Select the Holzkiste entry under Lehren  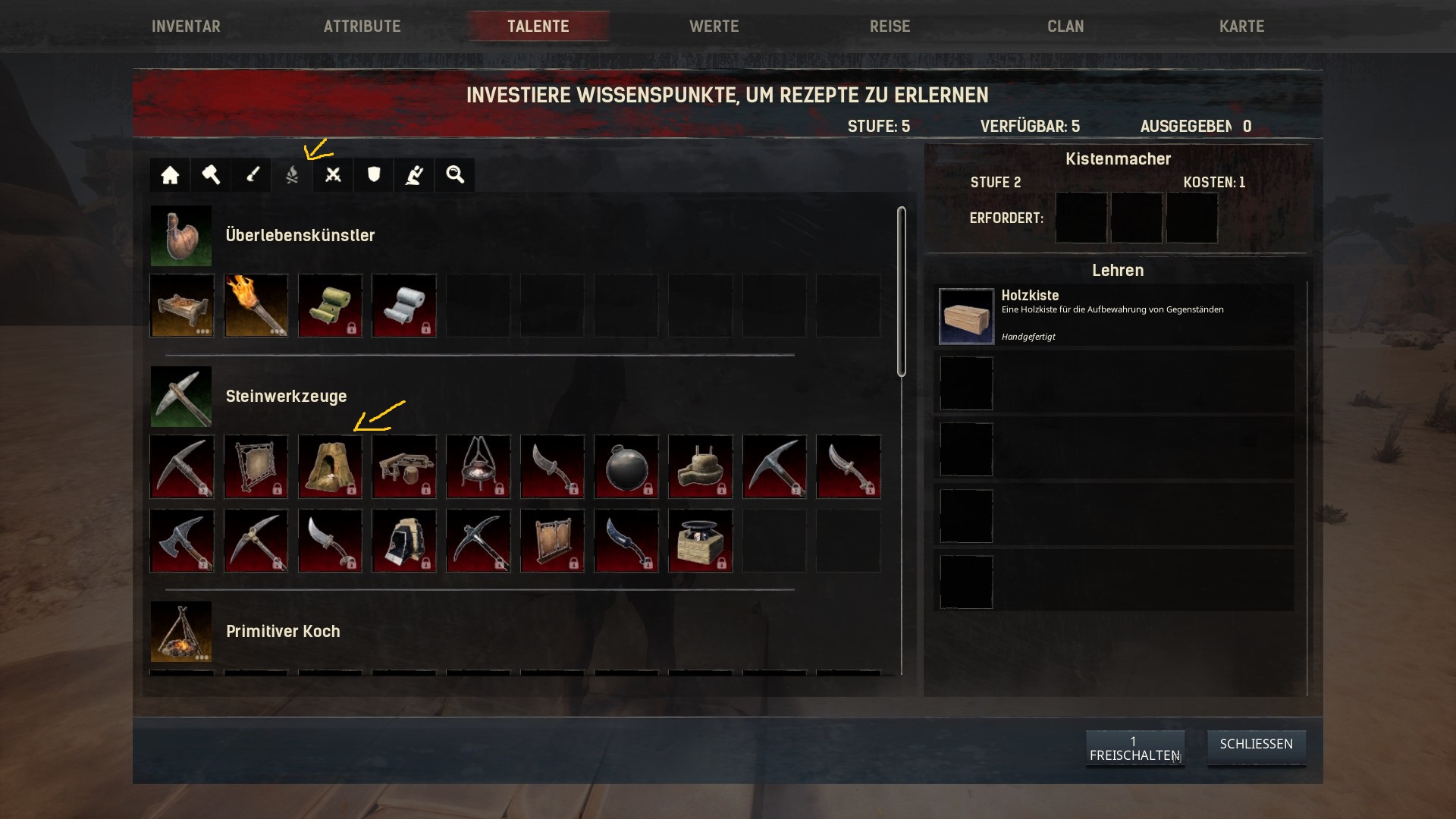[1113, 315]
